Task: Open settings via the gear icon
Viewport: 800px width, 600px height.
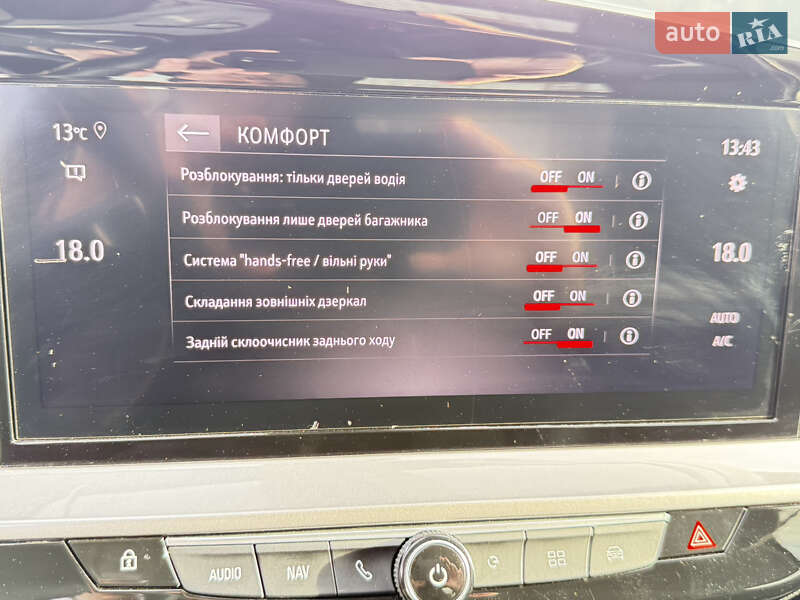Action: point(738,184)
